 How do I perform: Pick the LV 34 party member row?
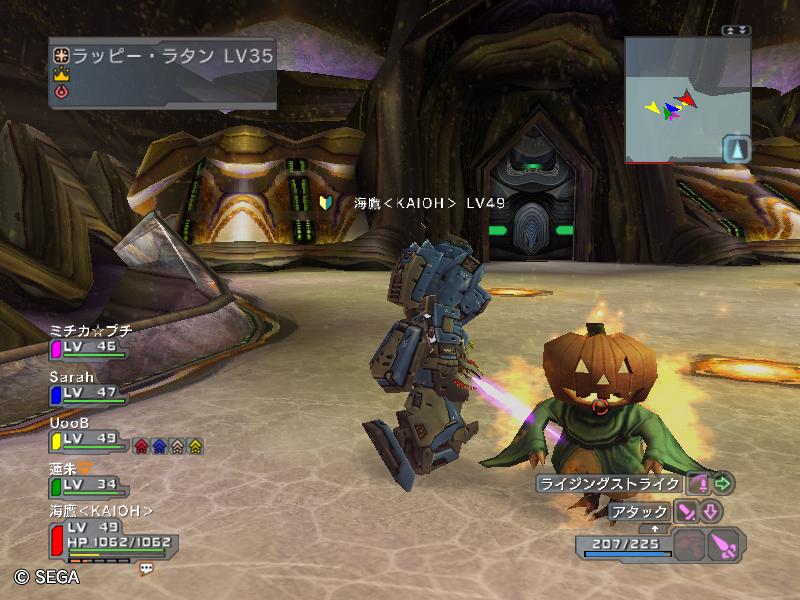pos(88,479)
